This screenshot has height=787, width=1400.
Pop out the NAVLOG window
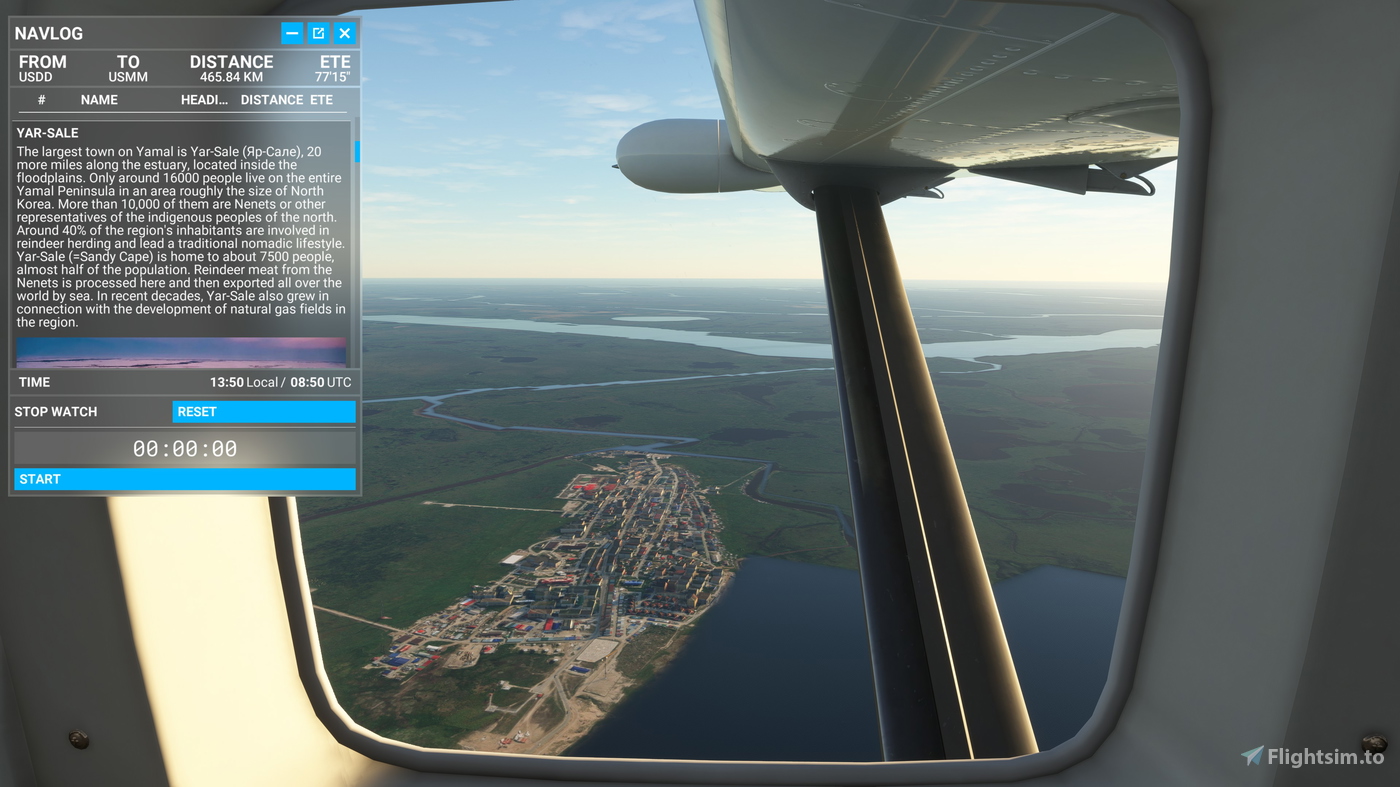pyautogui.click(x=318, y=33)
